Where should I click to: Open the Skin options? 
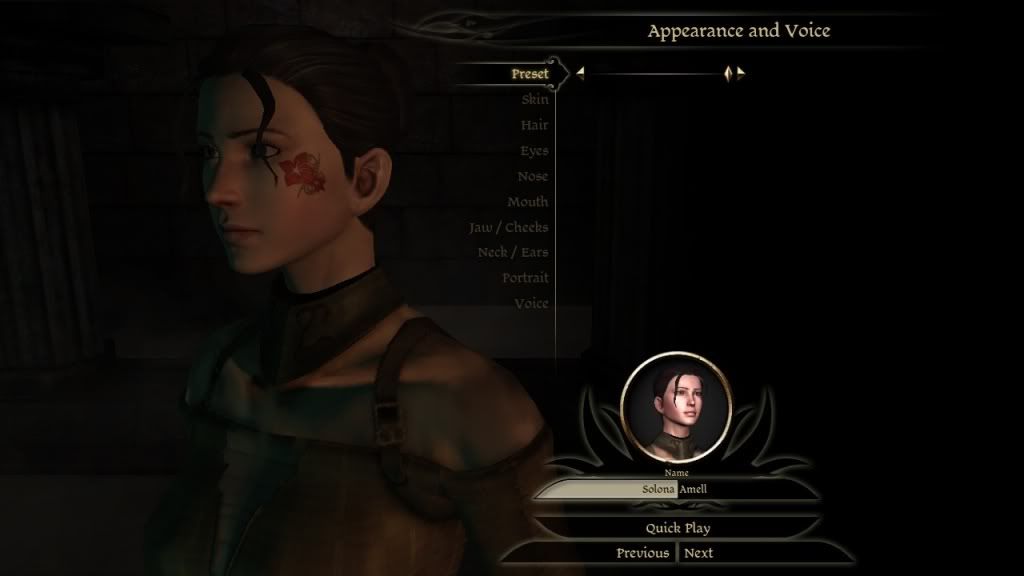(x=535, y=100)
